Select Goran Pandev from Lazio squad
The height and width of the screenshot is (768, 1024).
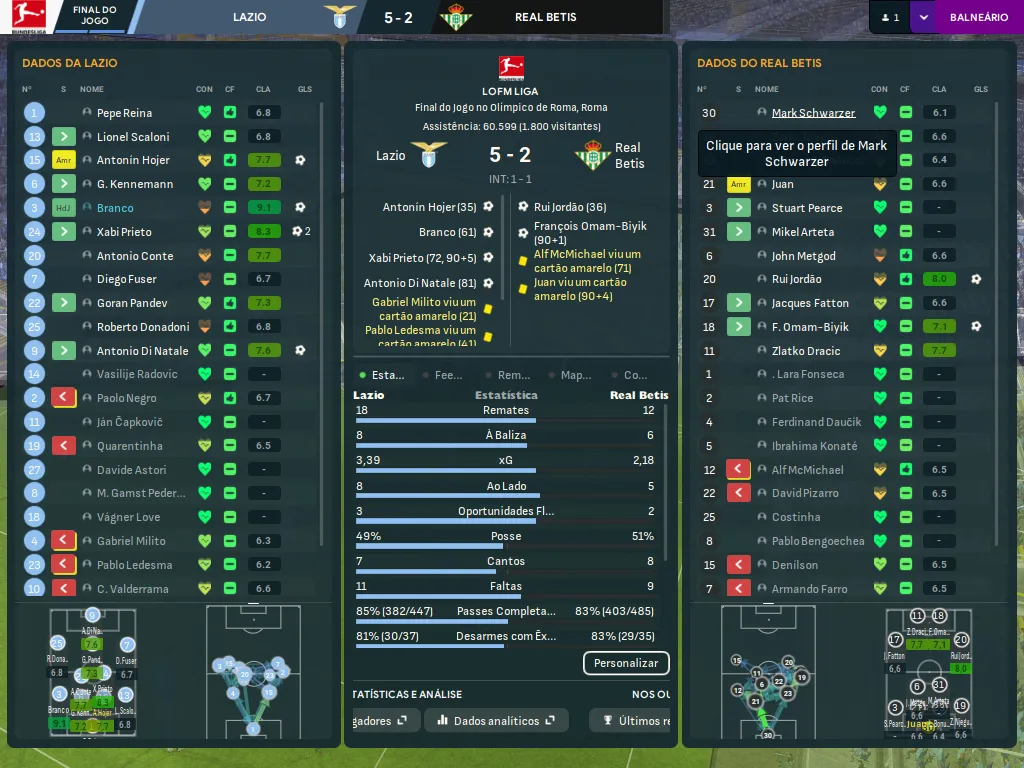[131, 303]
